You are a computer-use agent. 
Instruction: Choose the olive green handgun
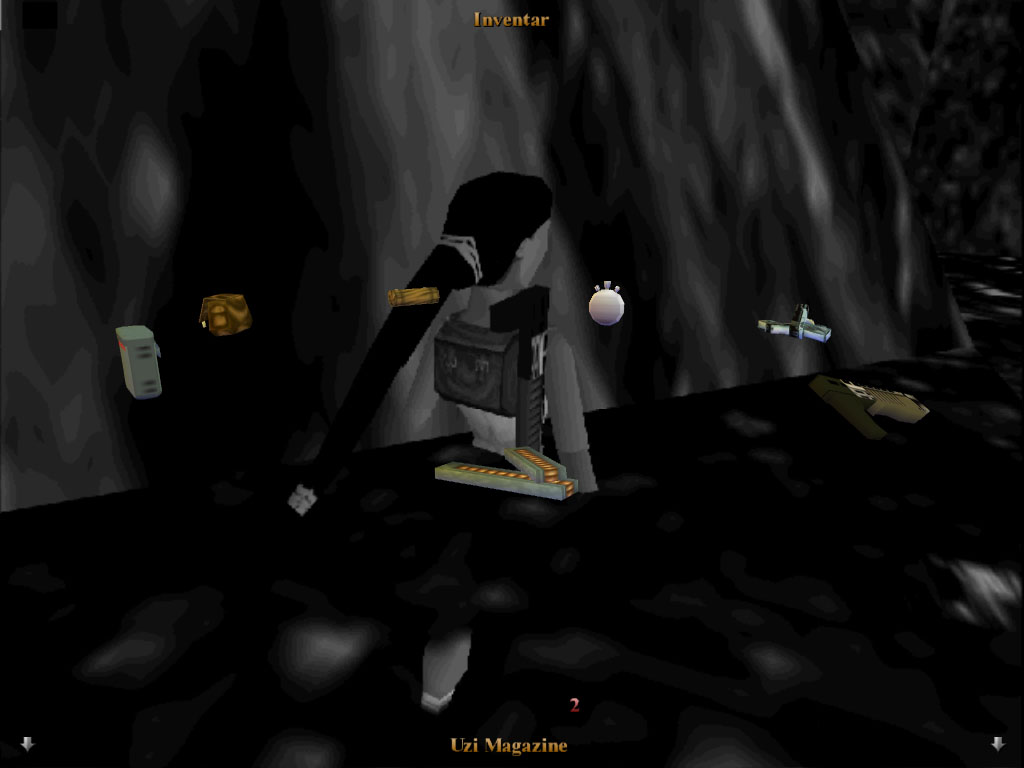868,404
